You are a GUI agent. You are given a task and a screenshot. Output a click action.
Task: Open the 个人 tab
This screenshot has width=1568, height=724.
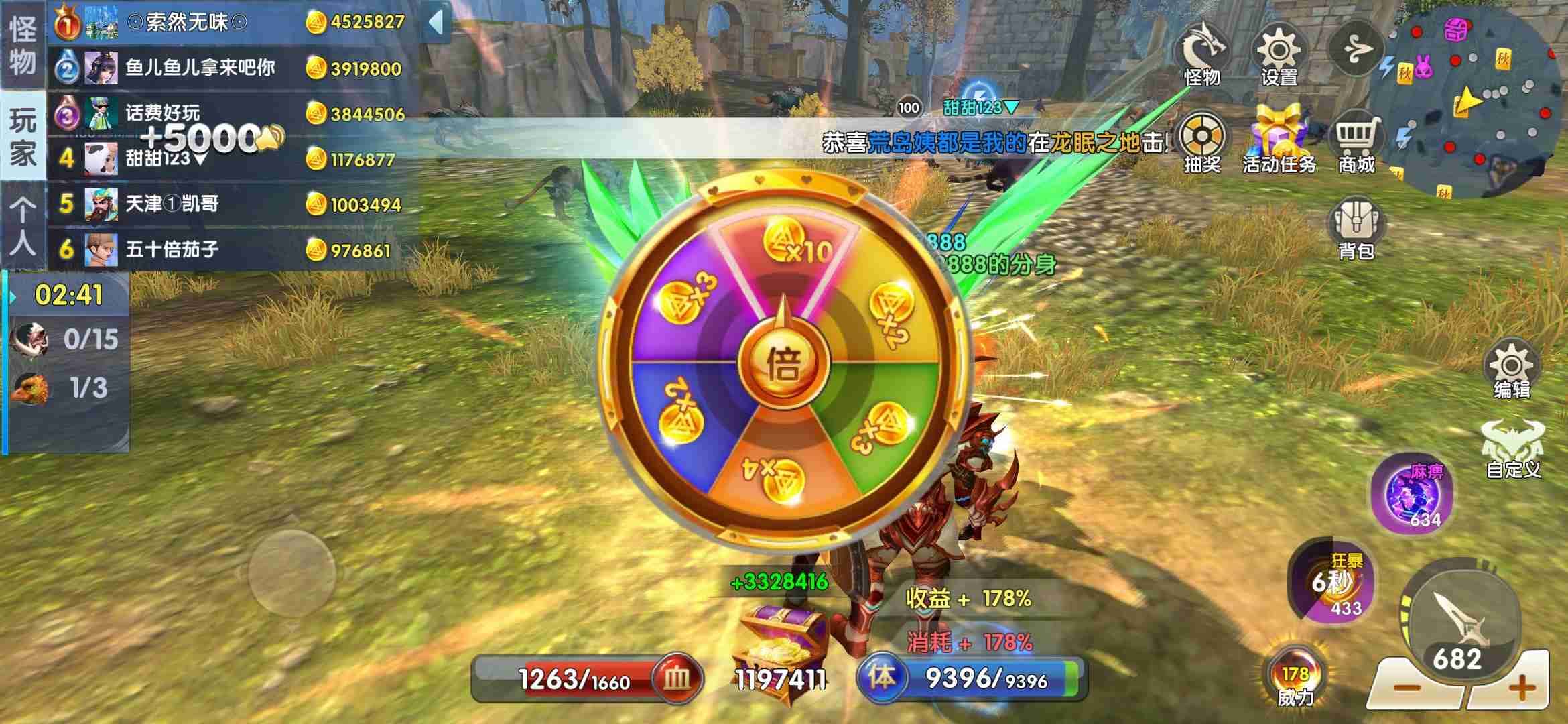coord(23,227)
